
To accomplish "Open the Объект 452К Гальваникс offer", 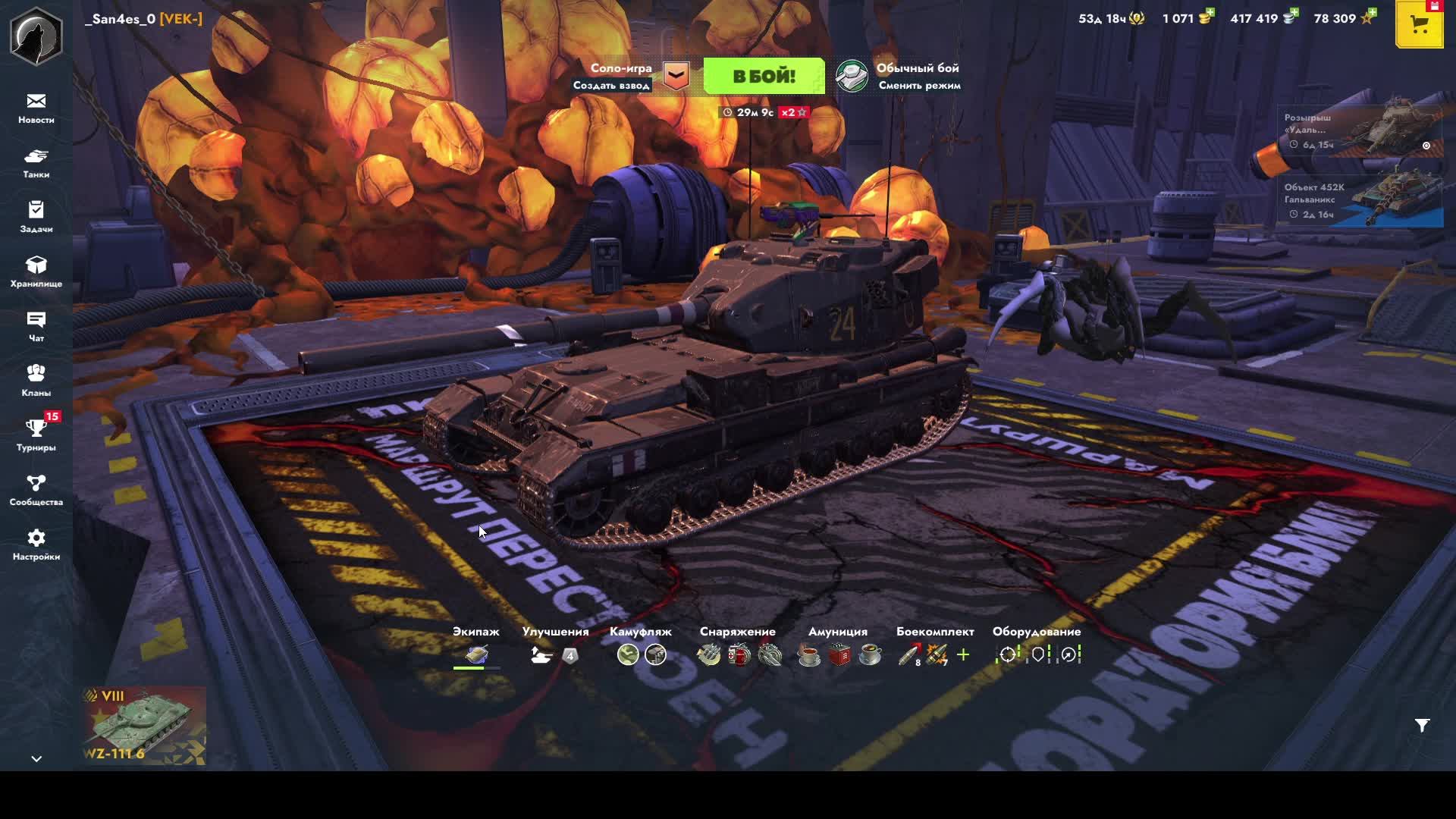I will pyautogui.click(x=1360, y=201).
